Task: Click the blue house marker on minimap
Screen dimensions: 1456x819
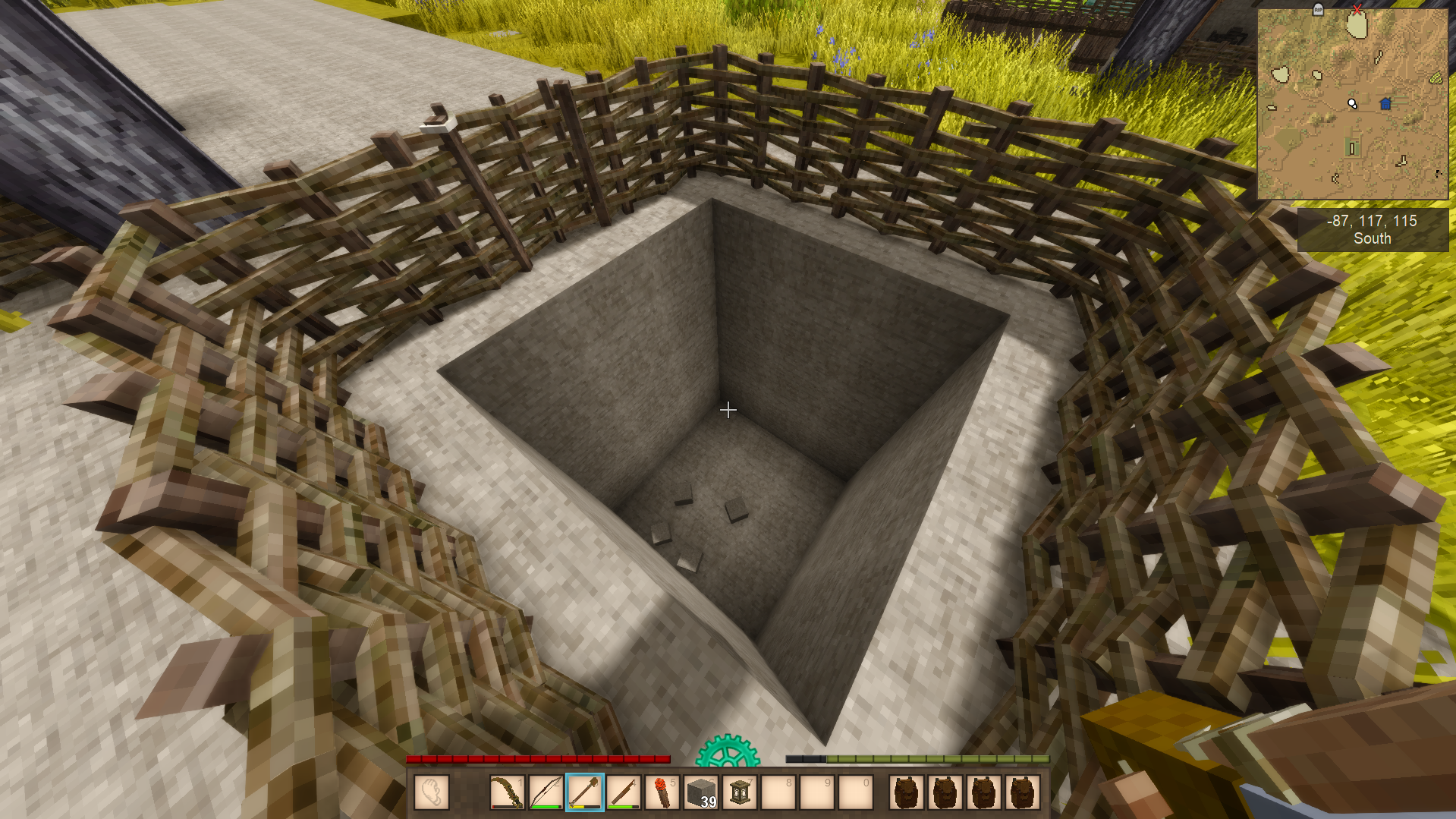Action: coord(1385,104)
